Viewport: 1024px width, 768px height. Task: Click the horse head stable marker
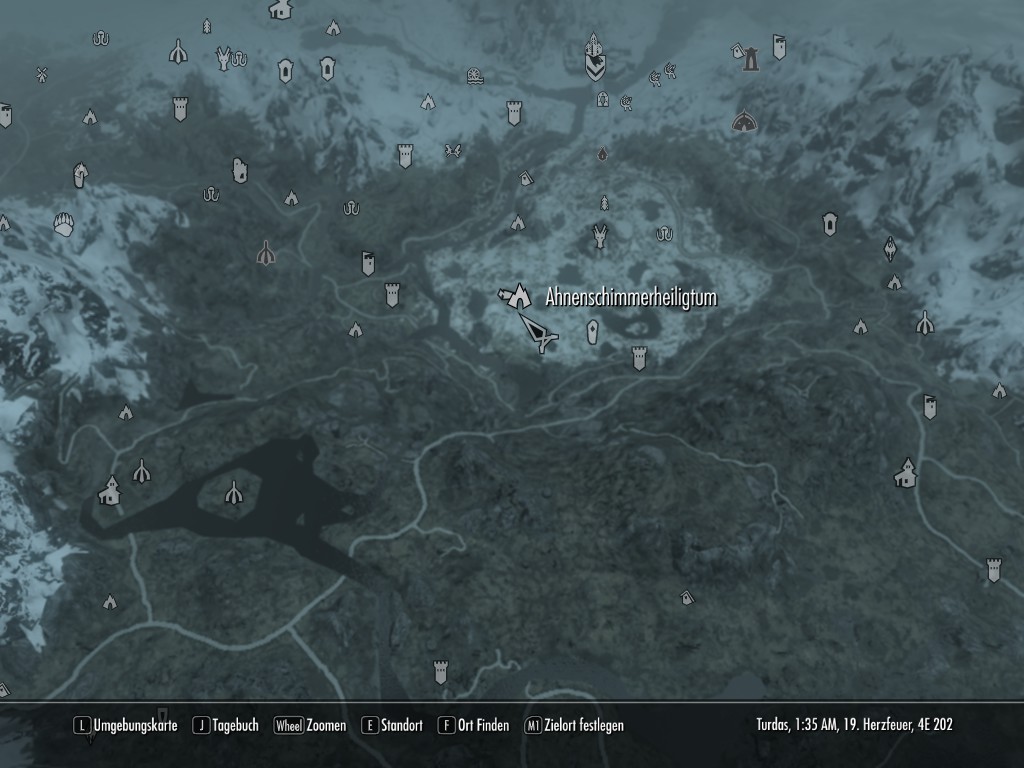[80, 175]
